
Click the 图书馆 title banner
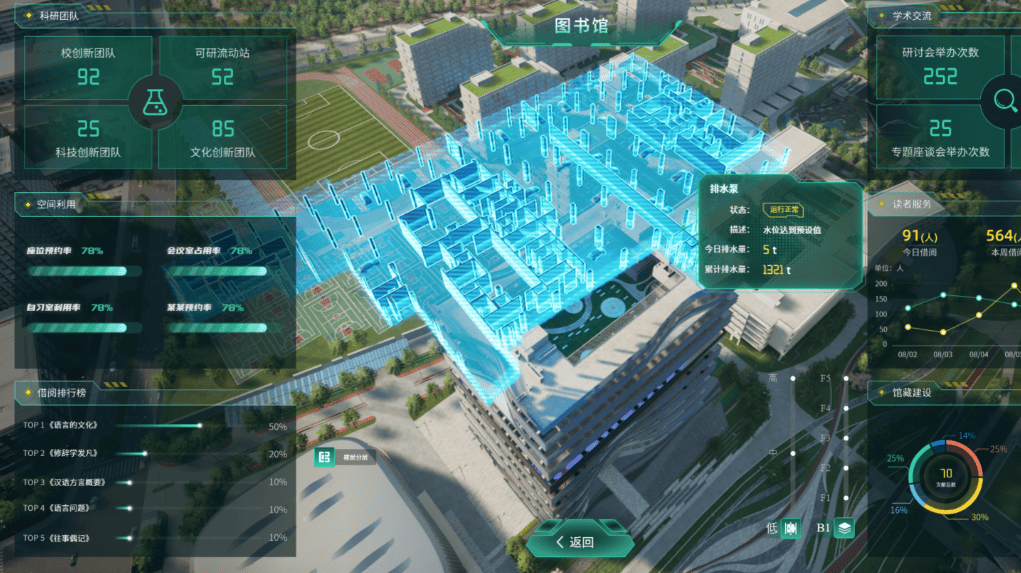pyautogui.click(x=581, y=27)
